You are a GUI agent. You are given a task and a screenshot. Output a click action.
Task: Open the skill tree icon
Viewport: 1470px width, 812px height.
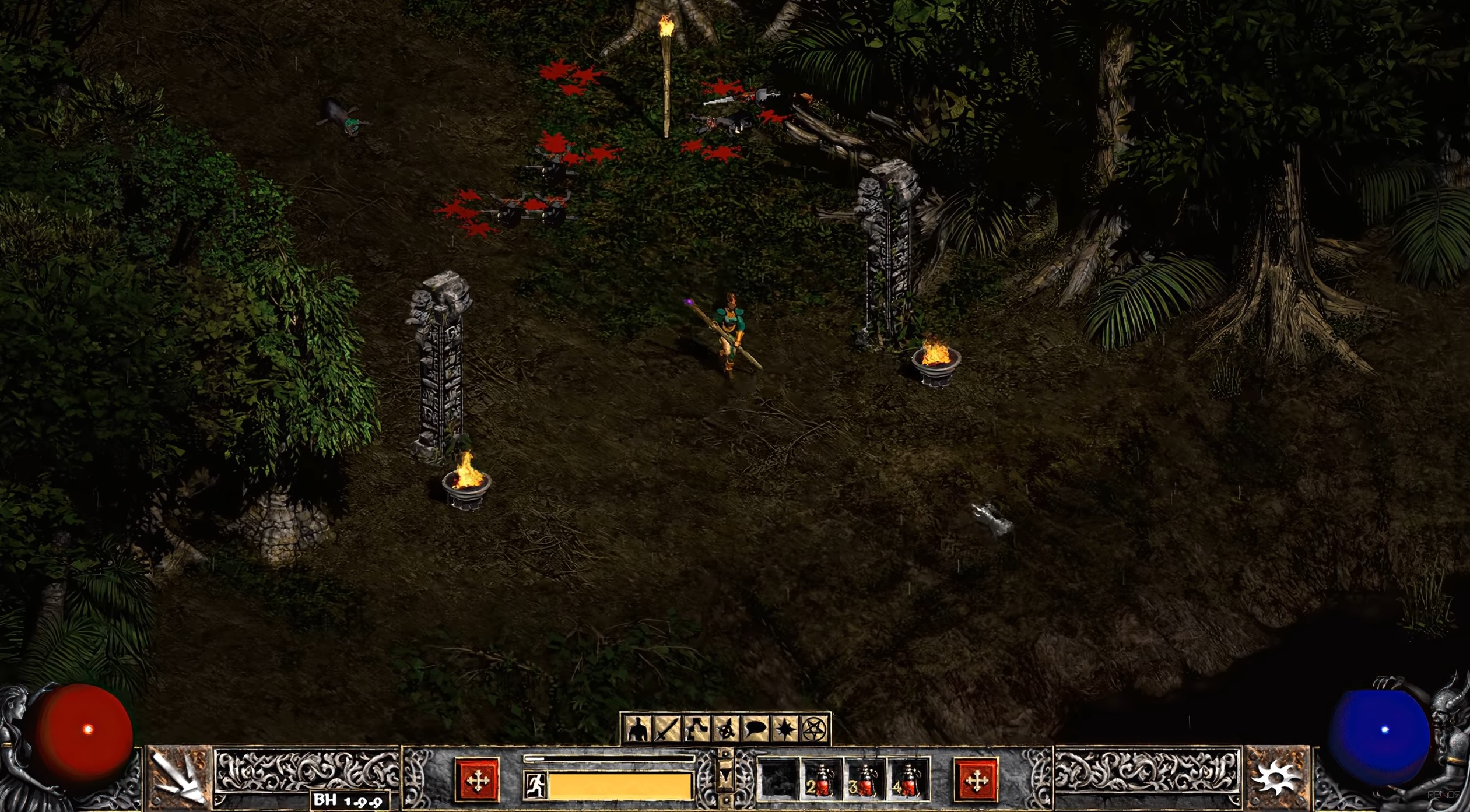[696, 729]
